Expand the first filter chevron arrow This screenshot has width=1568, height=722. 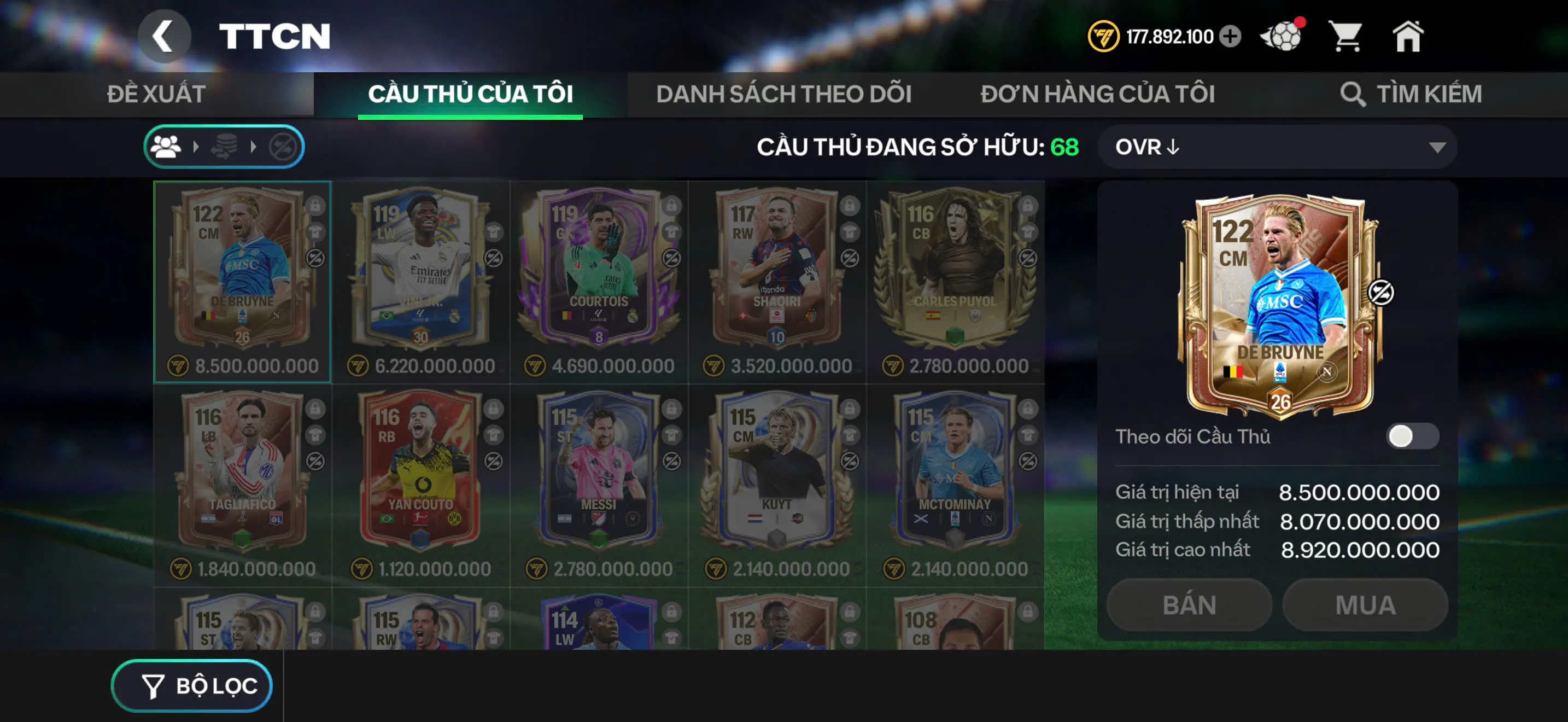point(197,146)
